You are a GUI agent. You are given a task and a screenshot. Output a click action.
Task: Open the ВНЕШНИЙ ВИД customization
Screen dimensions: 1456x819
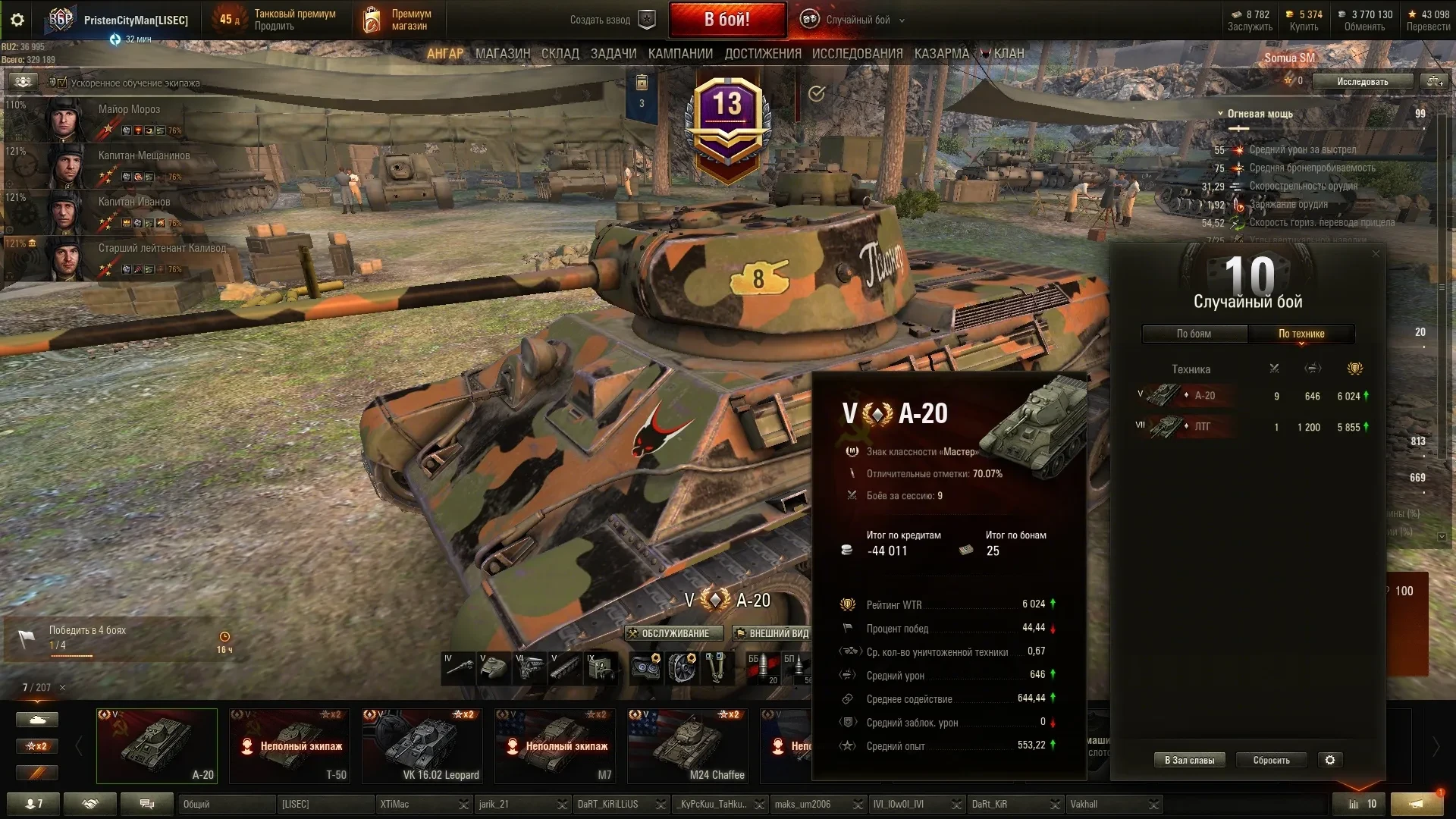coord(772,634)
